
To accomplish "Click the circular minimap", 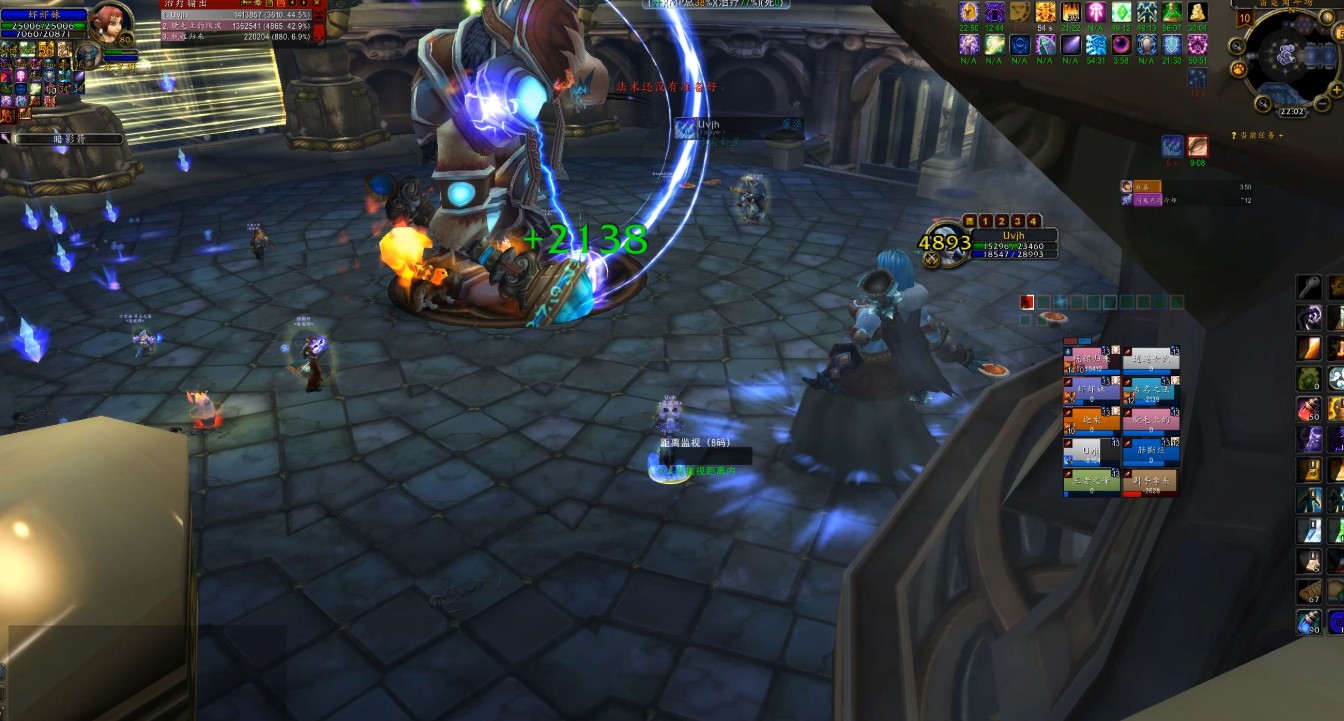I will tap(1290, 55).
